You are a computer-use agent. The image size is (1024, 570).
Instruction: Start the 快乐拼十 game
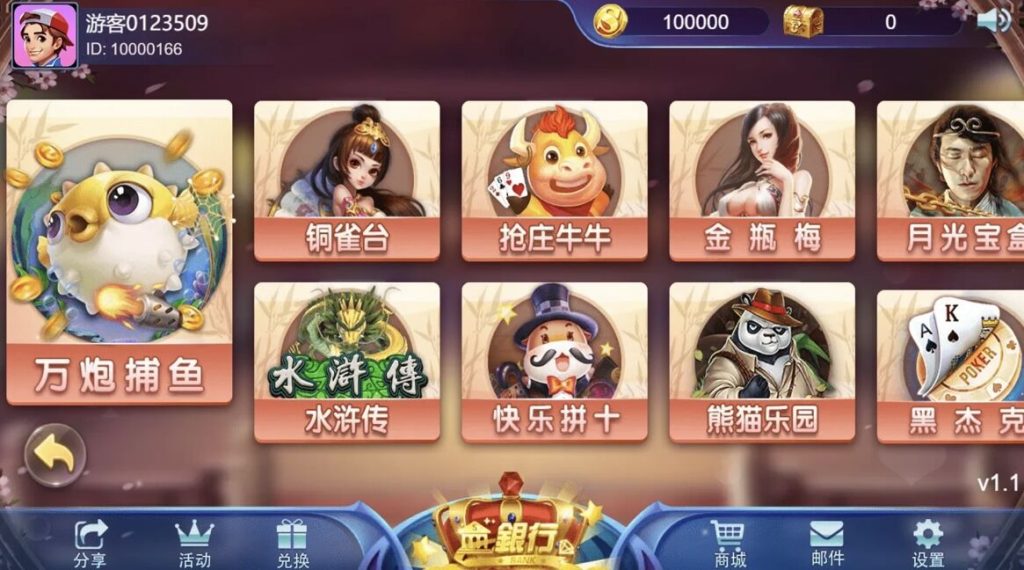(x=554, y=362)
